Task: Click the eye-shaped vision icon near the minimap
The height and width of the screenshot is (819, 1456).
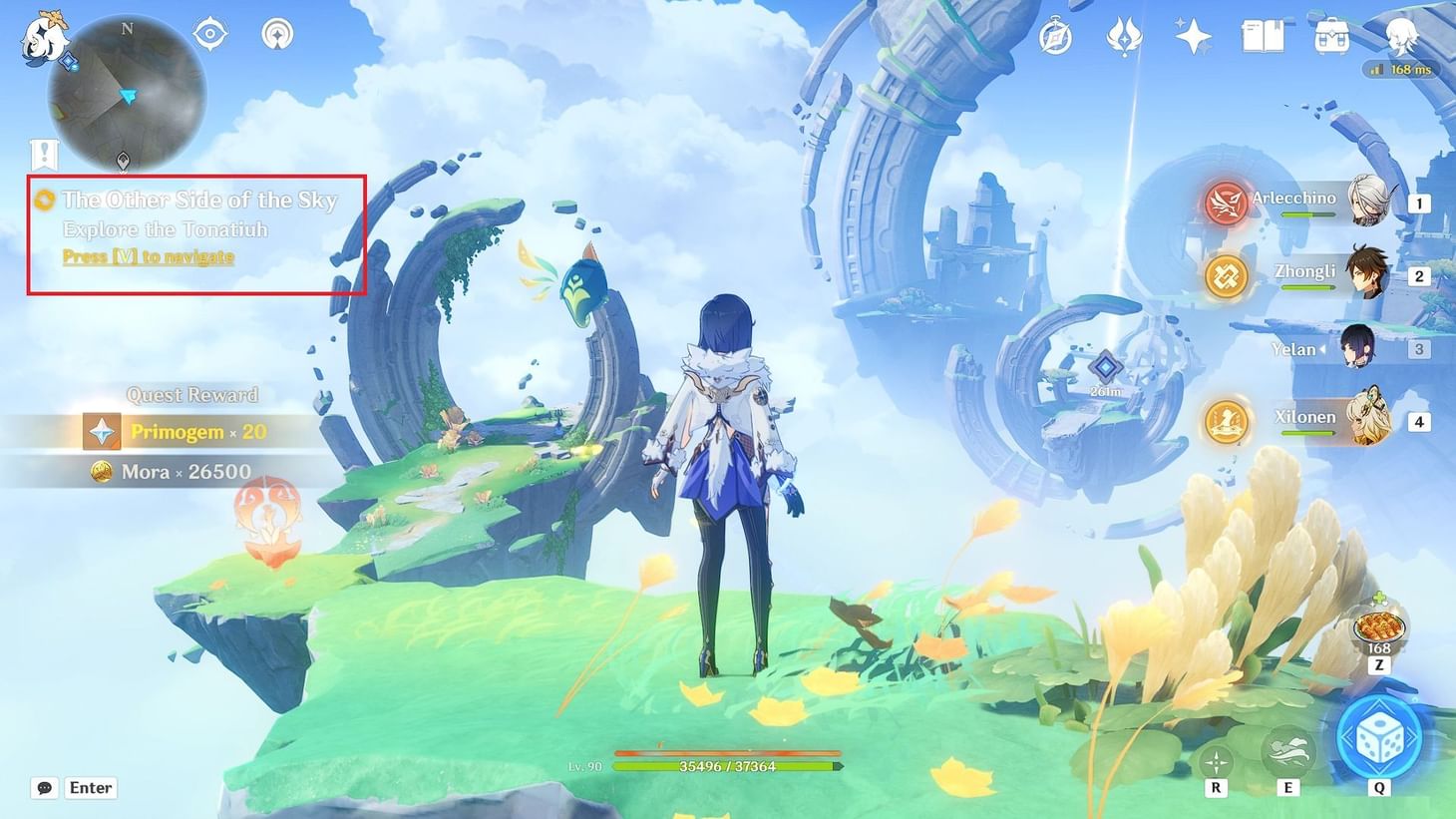Action: pos(209,33)
